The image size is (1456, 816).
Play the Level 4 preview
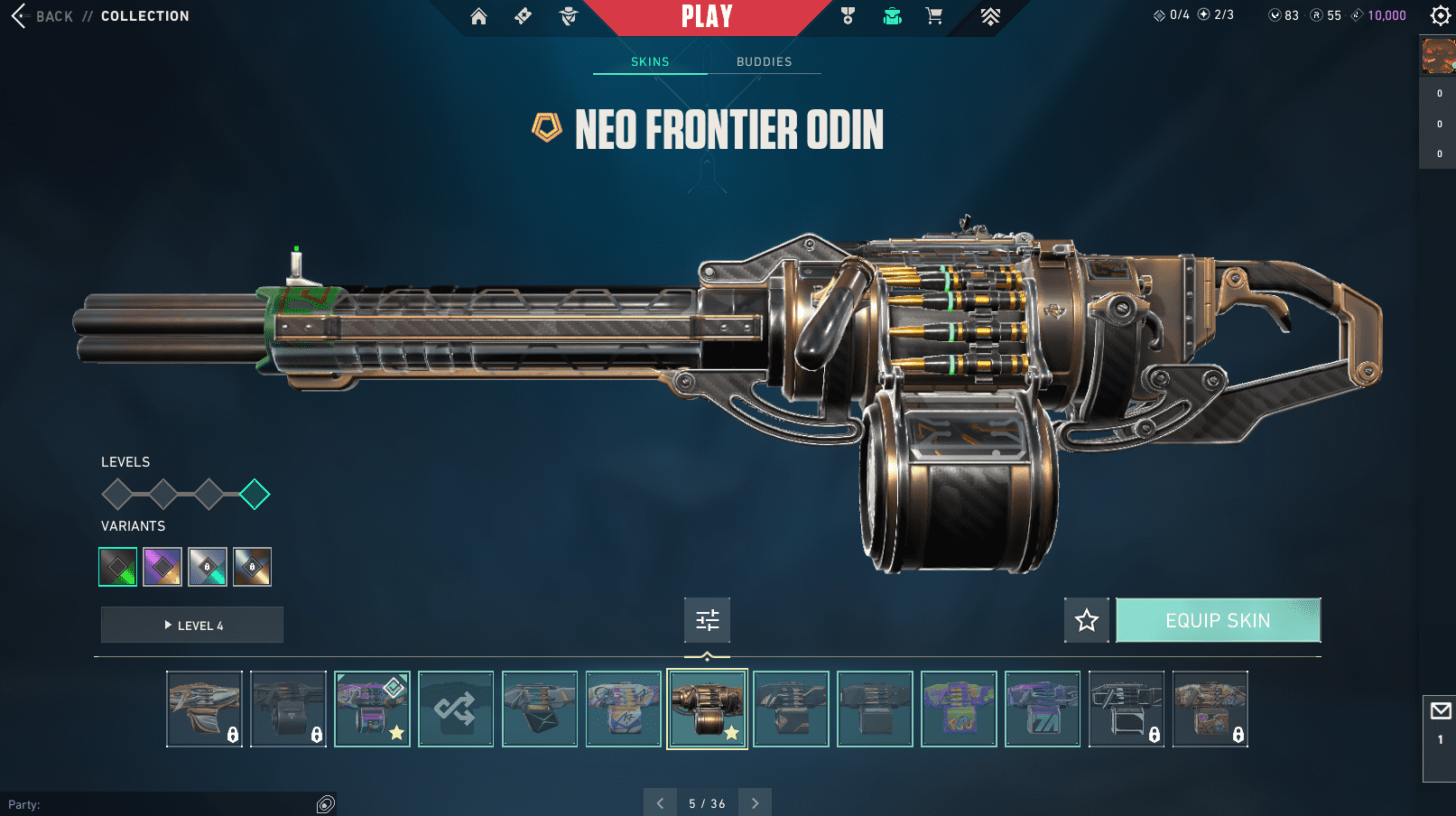click(x=192, y=625)
